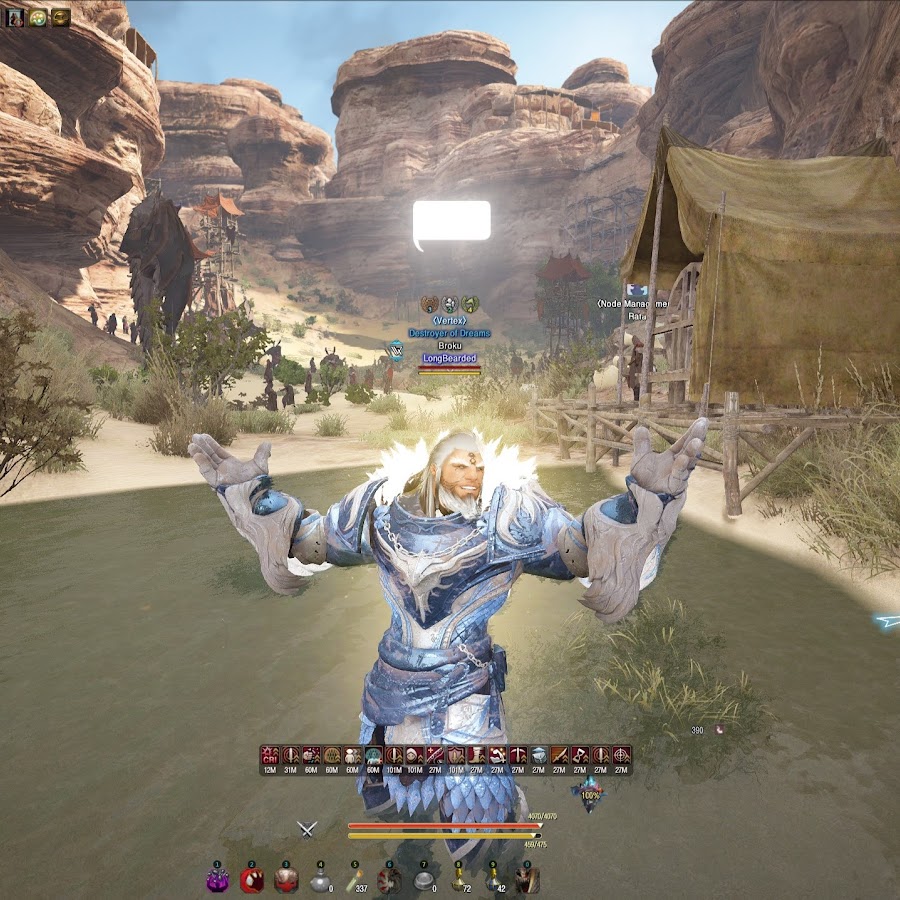This screenshot has width=900, height=900.
Task: Trigger the roaring beast skill in slot 0
Action: (527, 880)
